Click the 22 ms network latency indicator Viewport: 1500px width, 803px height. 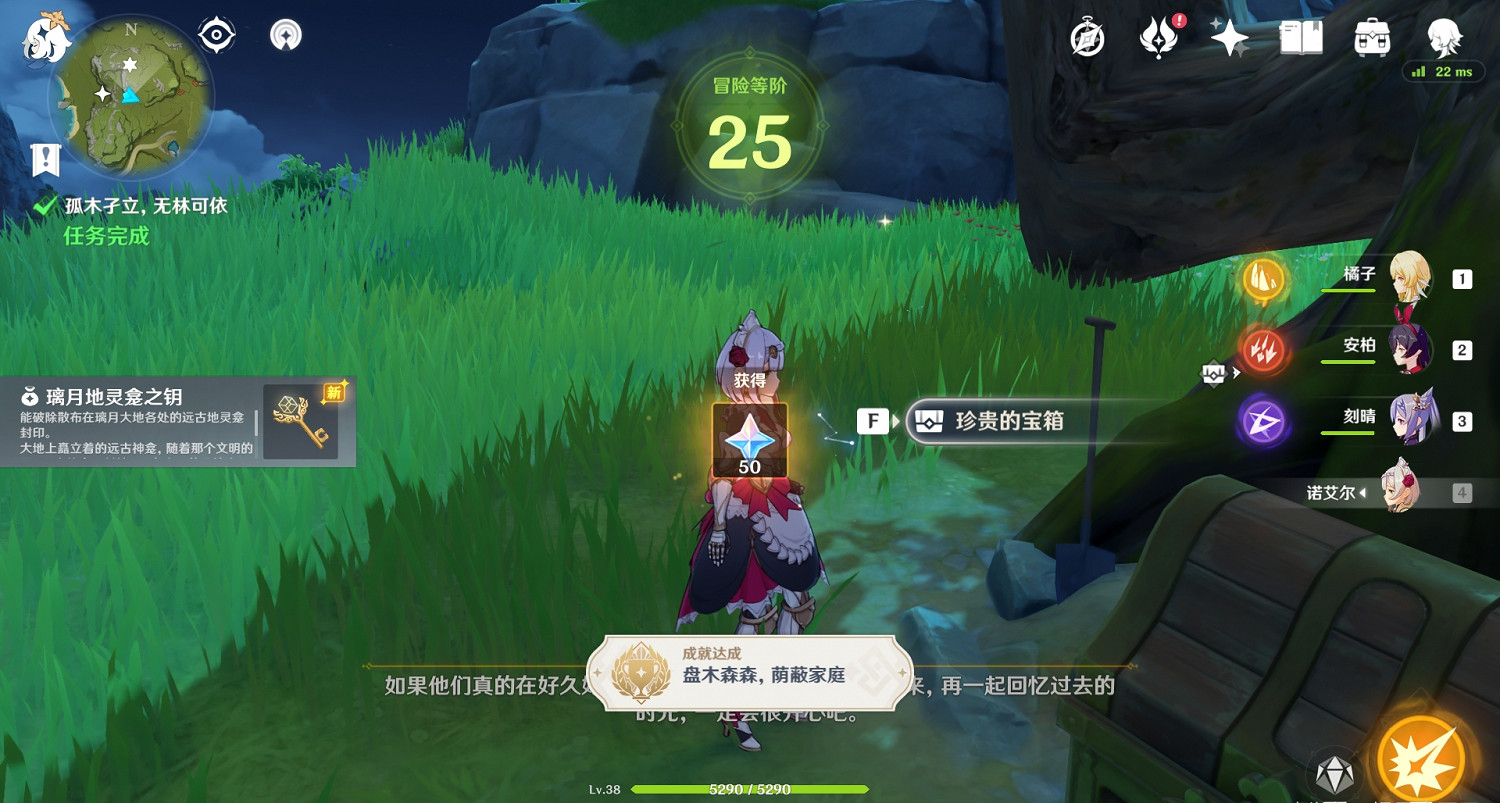pyautogui.click(x=1443, y=72)
